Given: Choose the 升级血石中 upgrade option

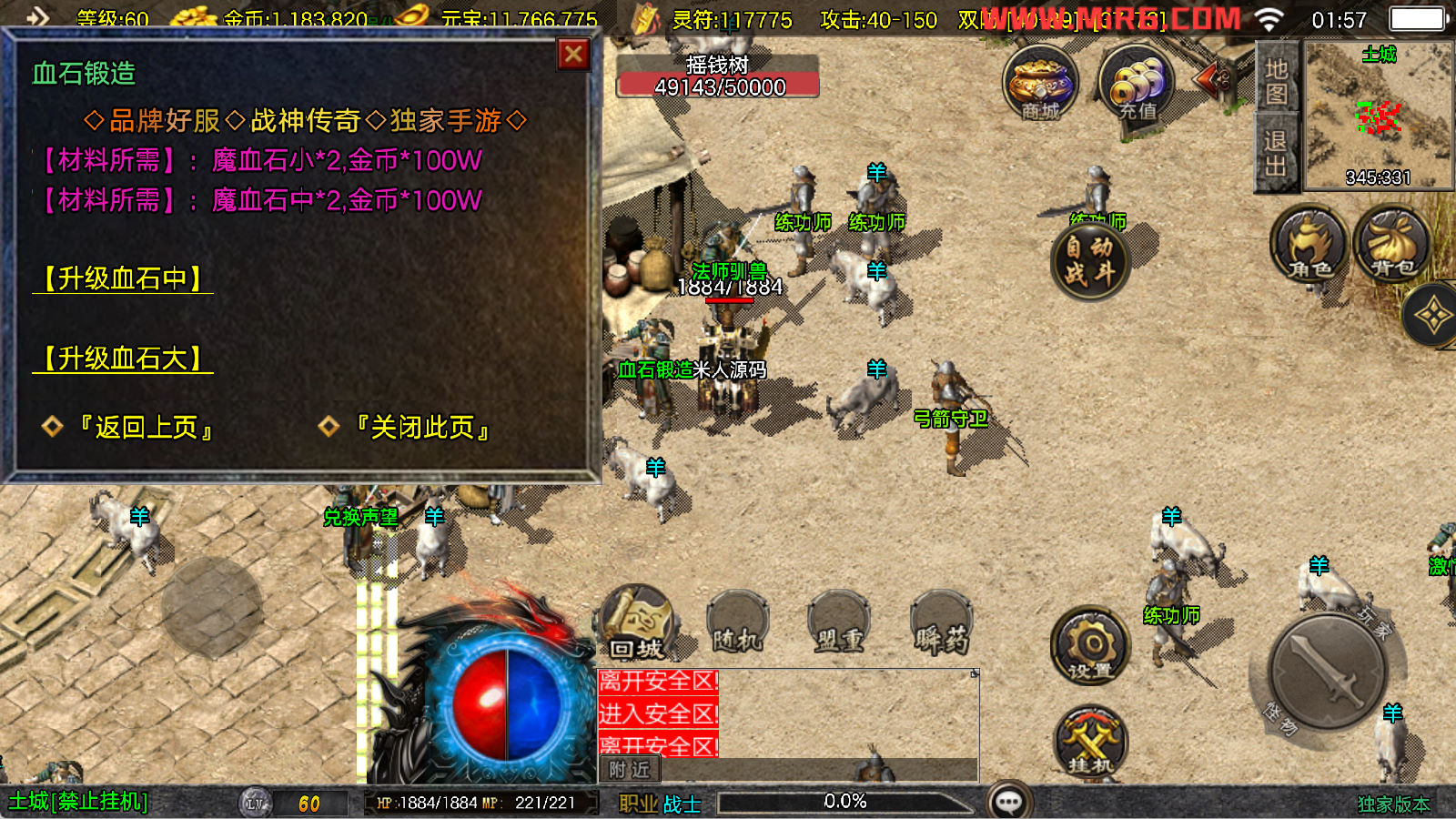Looking at the screenshot, I should coord(123,278).
